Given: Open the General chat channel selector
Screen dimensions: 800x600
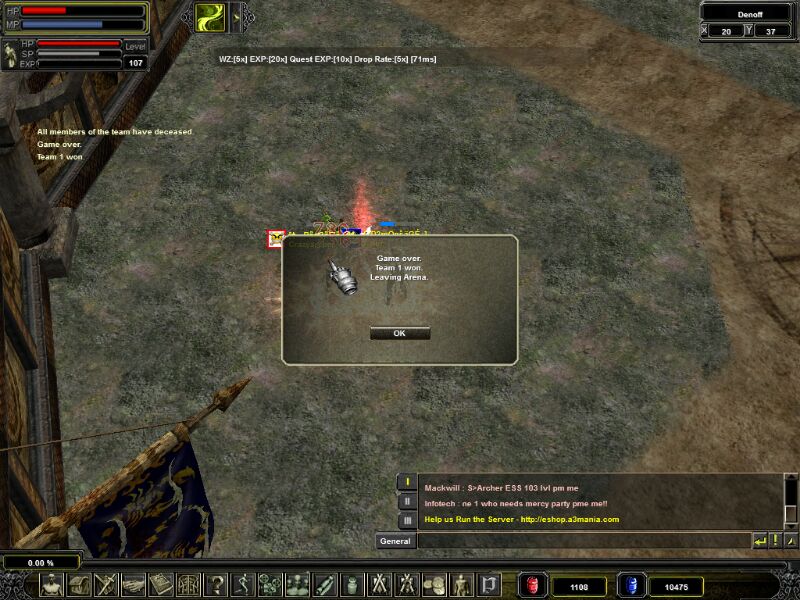Looking at the screenshot, I should coord(395,541).
